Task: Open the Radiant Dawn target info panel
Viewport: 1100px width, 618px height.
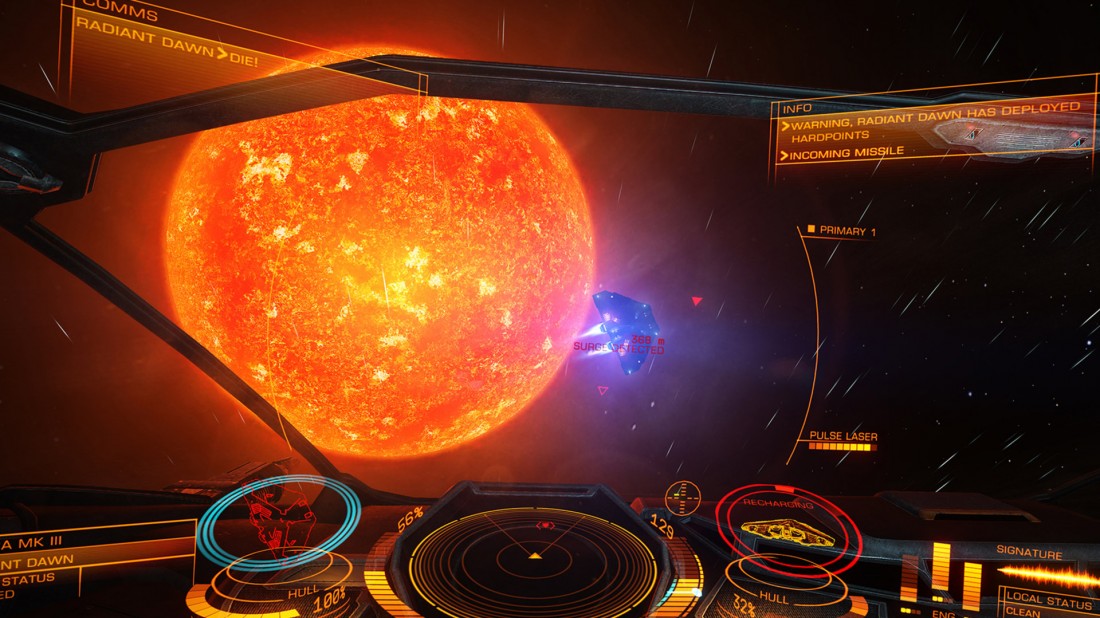Action: (60, 560)
